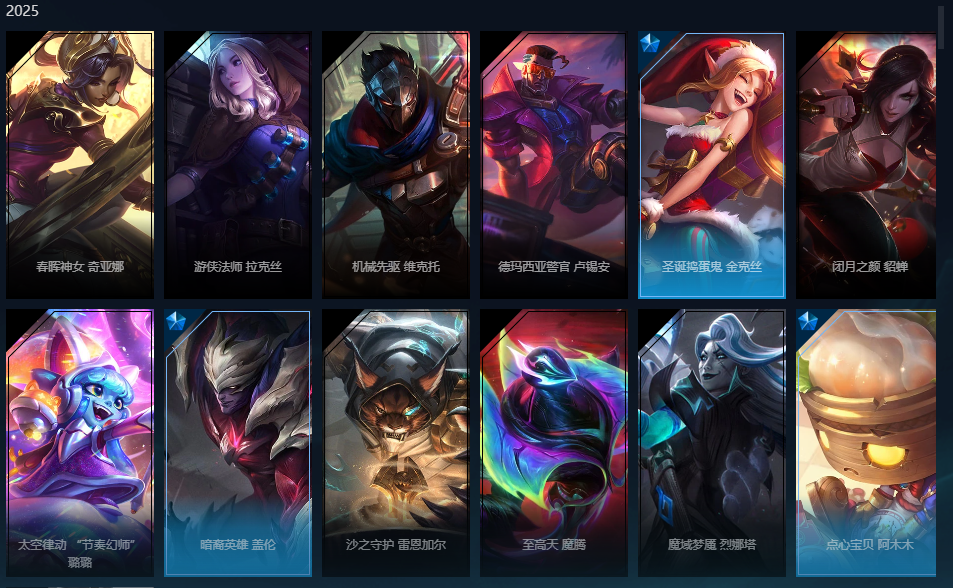953x588 pixels.
Task: Select the 圣诞捣蛋鬼 金克丝 skin card
Action: (x=712, y=165)
